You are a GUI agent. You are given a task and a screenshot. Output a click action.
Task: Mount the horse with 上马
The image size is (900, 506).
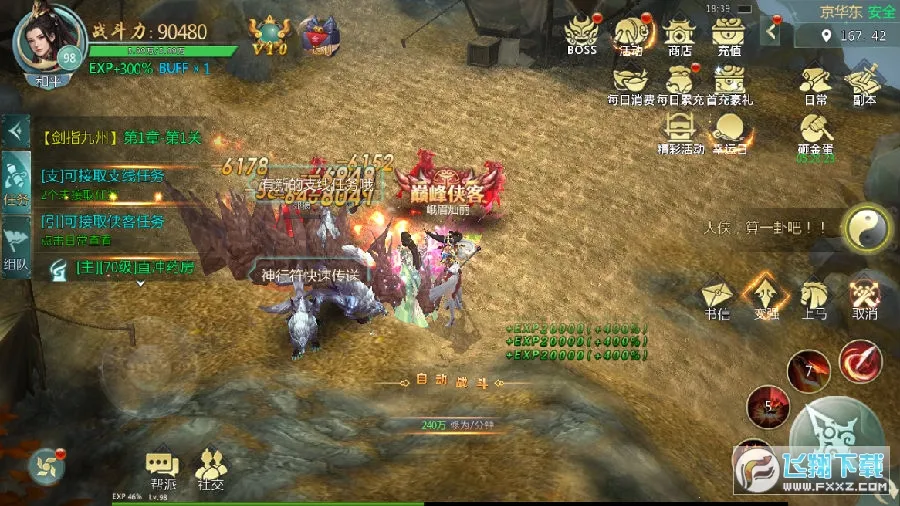coord(815,295)
